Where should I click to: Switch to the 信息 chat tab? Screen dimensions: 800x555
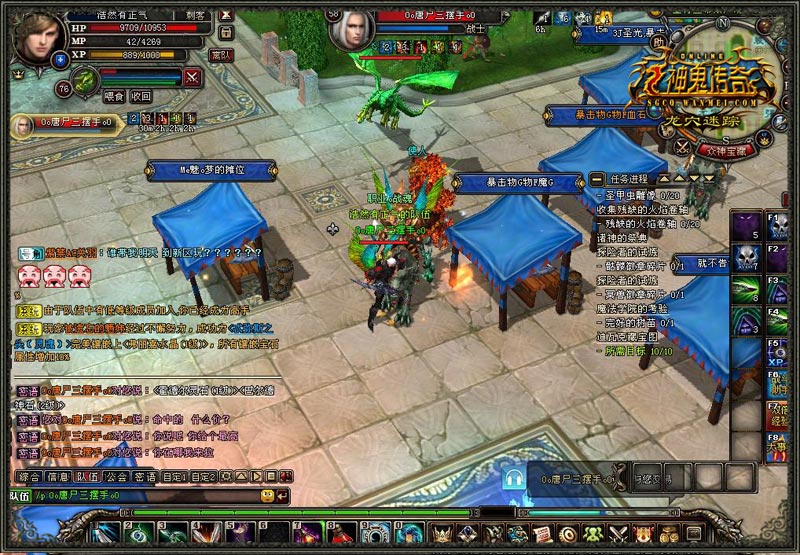click(x=59, y=476)
